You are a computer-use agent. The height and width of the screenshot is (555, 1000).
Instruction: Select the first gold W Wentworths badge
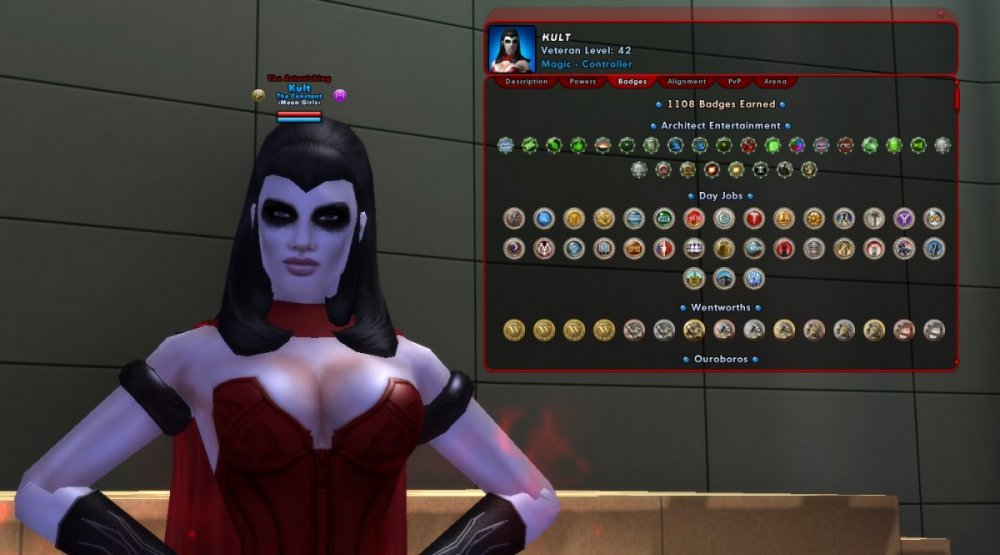coord(514,329)
